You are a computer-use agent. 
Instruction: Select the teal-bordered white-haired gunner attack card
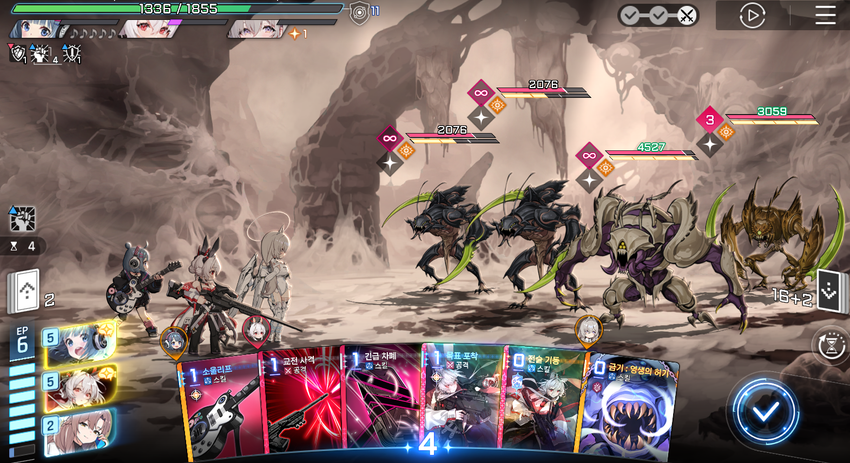(x=460, y=400)
